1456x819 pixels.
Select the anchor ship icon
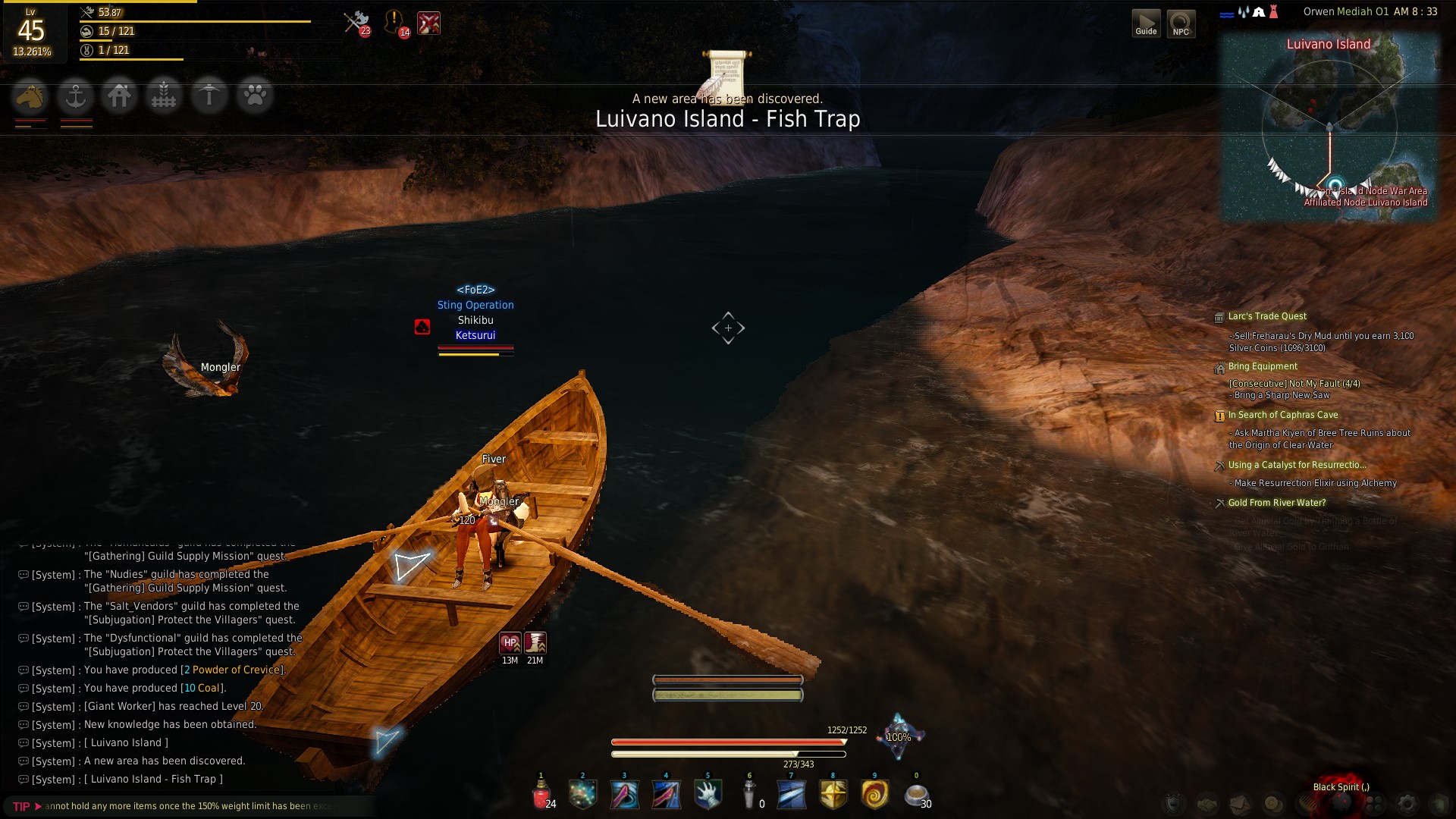point(75,96)
